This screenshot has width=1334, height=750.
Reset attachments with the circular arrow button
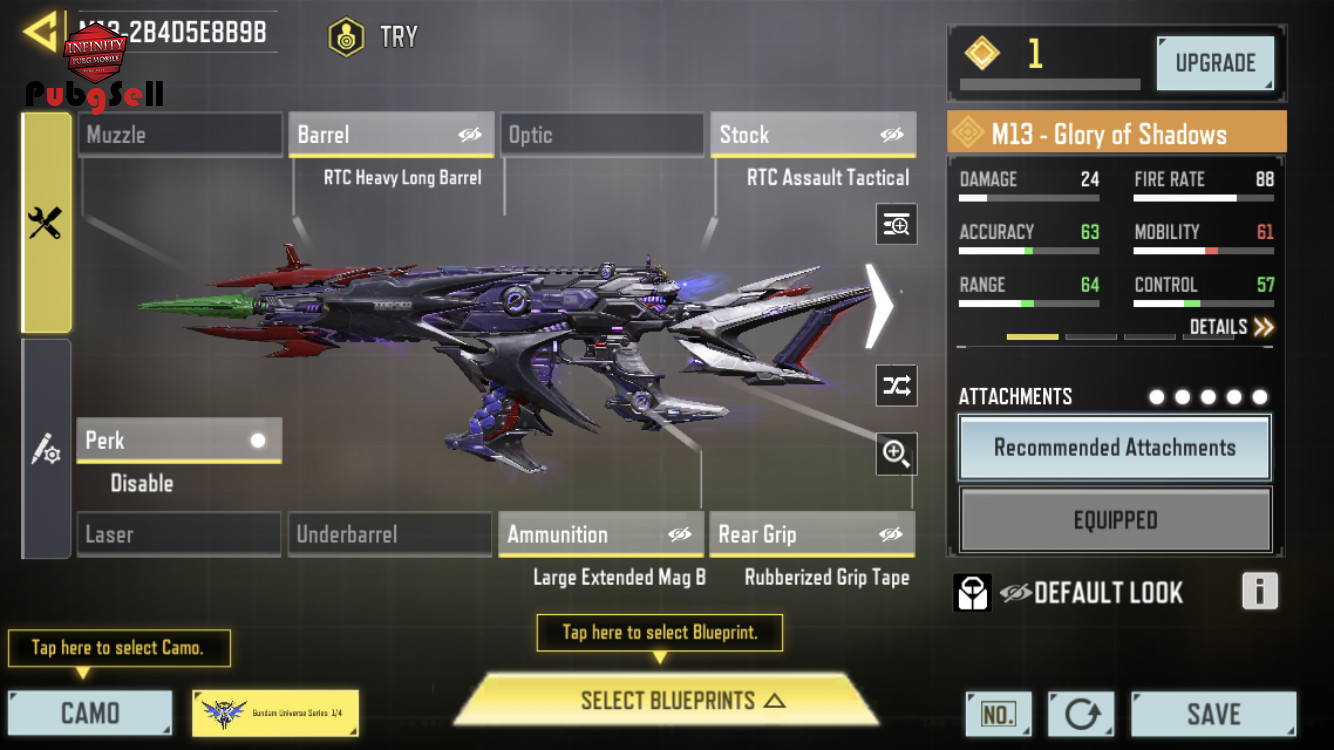click(x=1081, y=714)
